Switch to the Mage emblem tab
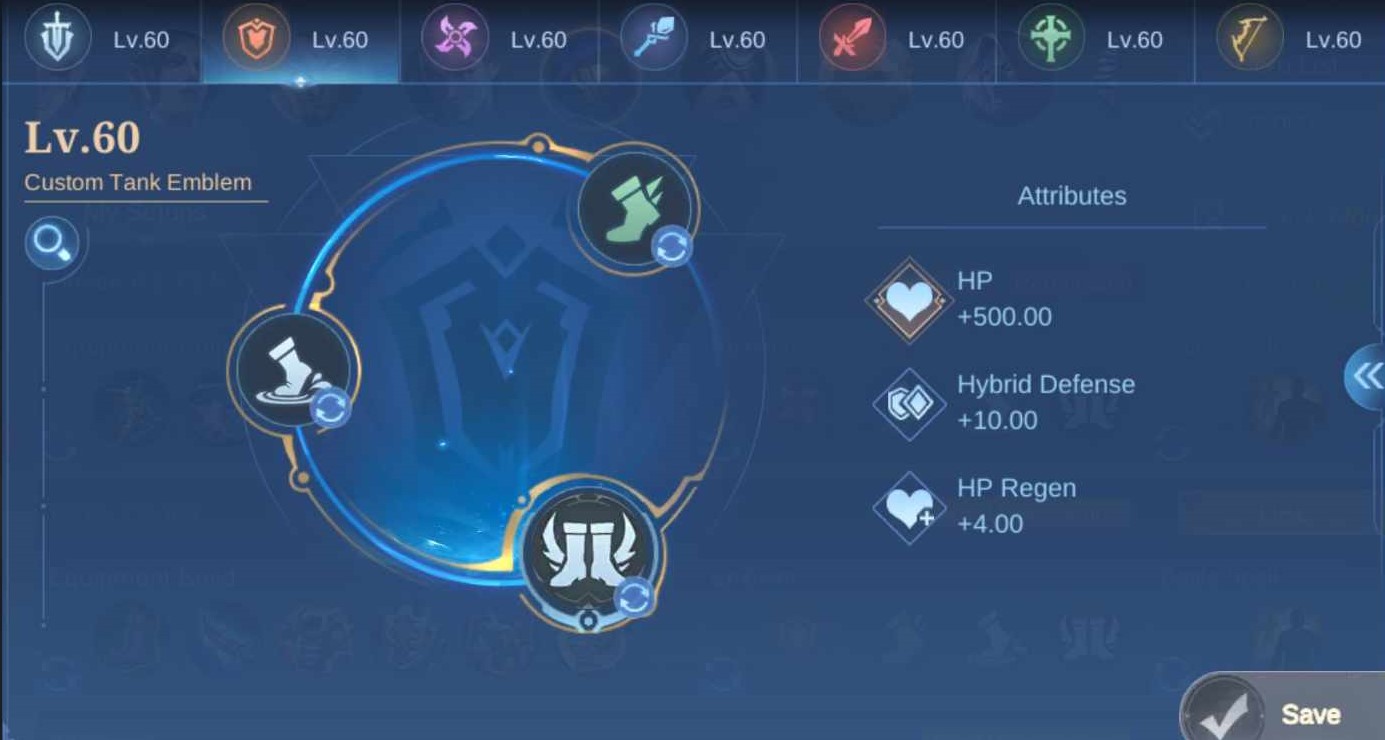 pyautogui.click(x=653, y=38)
